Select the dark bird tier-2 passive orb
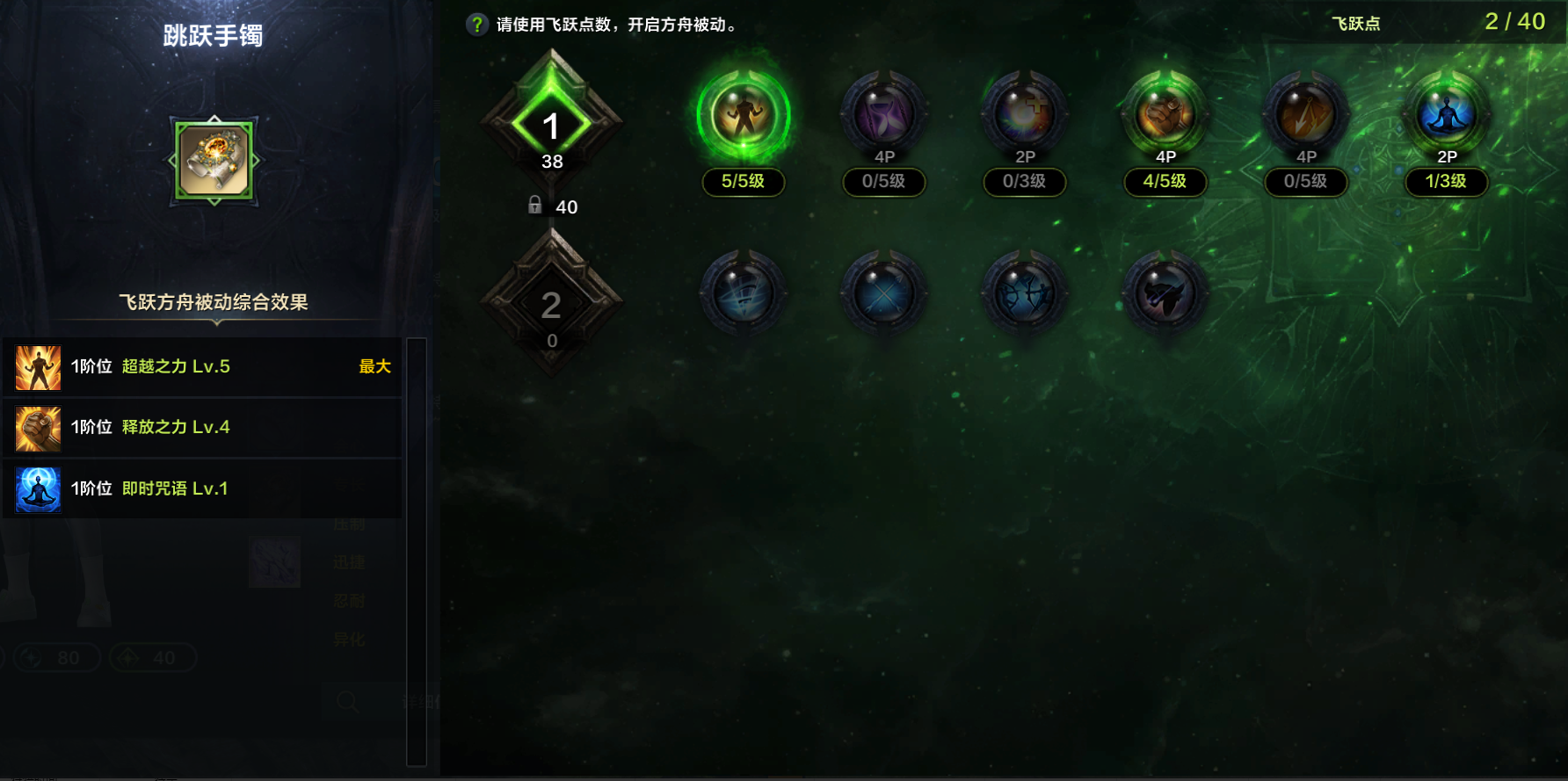The height and width of the screenshot is (781, 1568). tap(1165, 293)
